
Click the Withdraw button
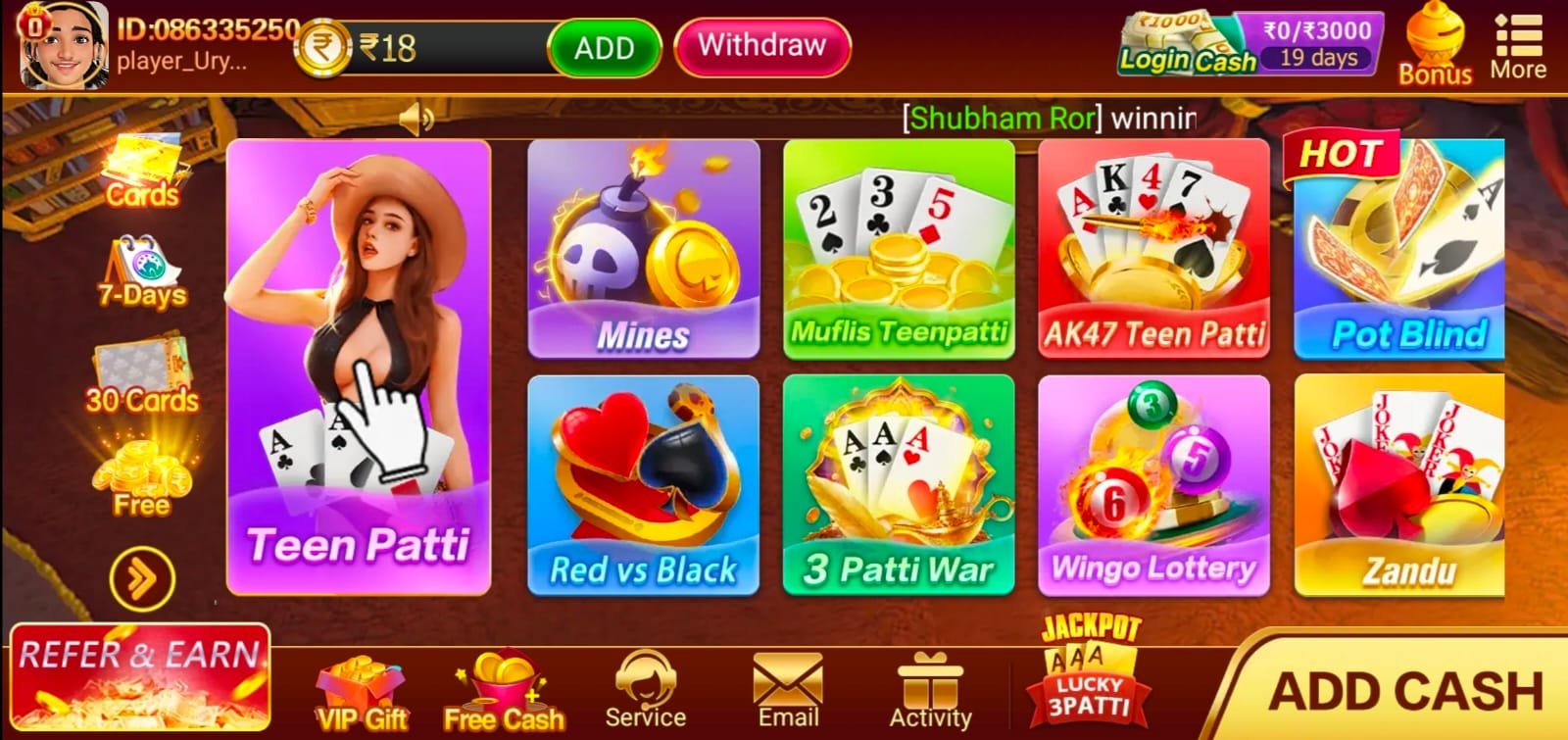(762, 46)
